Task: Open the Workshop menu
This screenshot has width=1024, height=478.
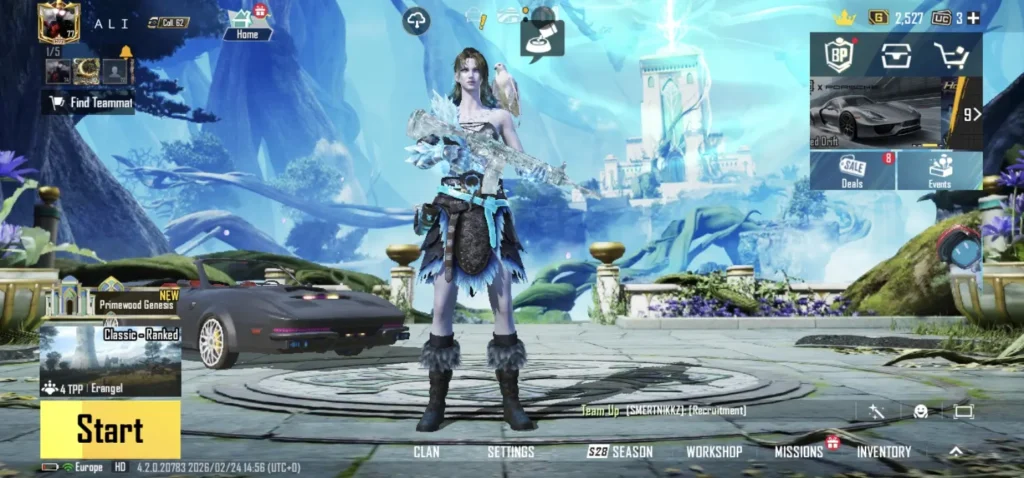Action: tap(713, 452)
